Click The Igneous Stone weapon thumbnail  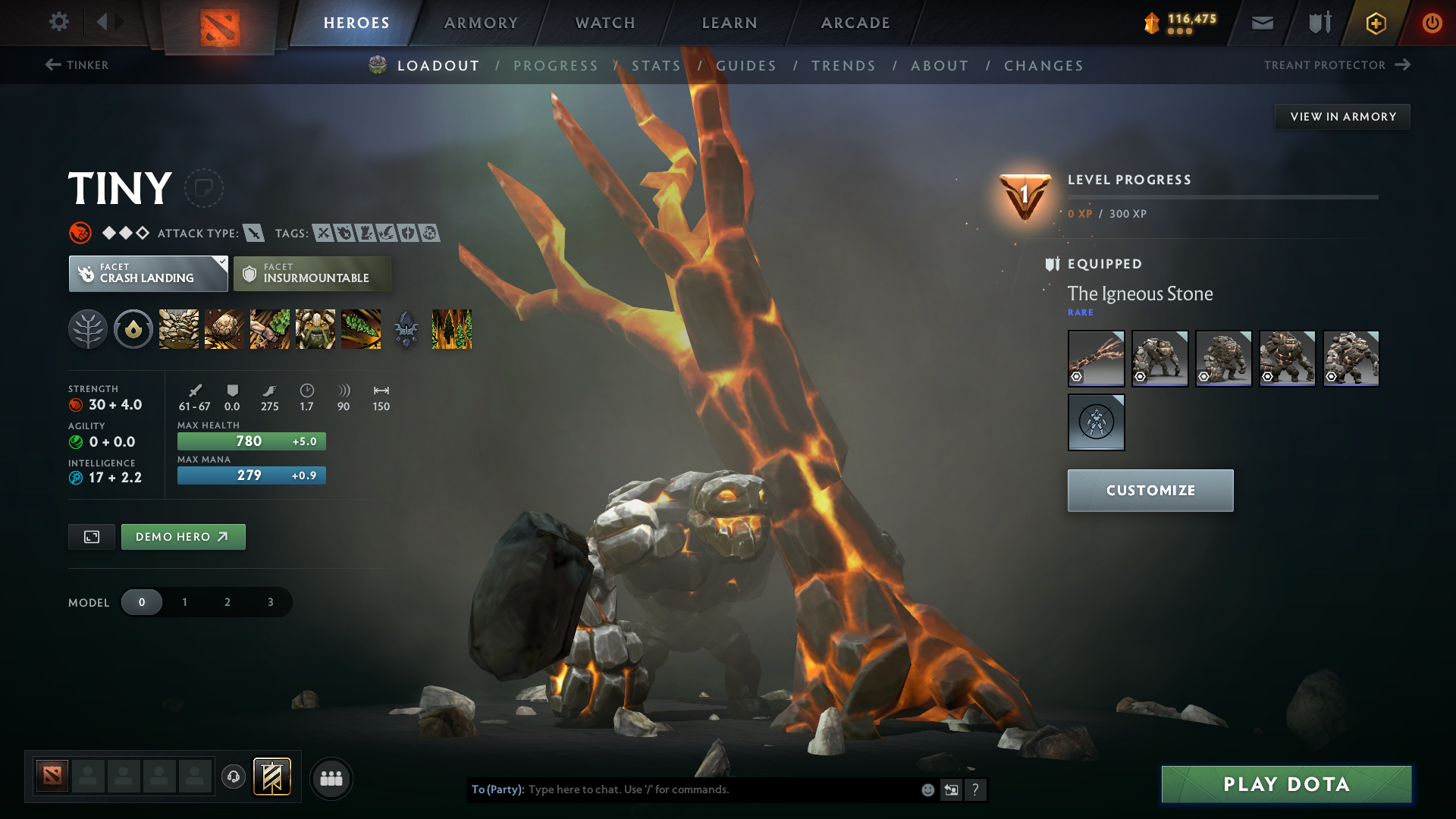1096,358
